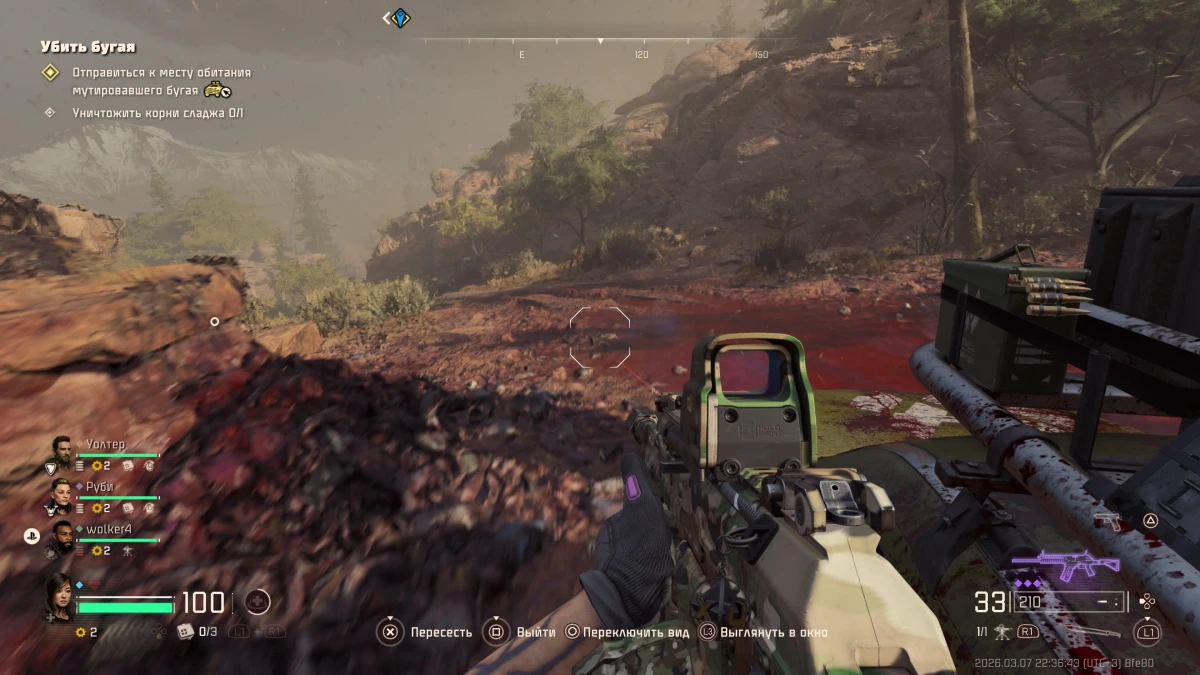The width and height of the screenshot is (1200, 675).
Task: Click the objective about the mutated brute's habitat
Action: click(x=161, y=81)
